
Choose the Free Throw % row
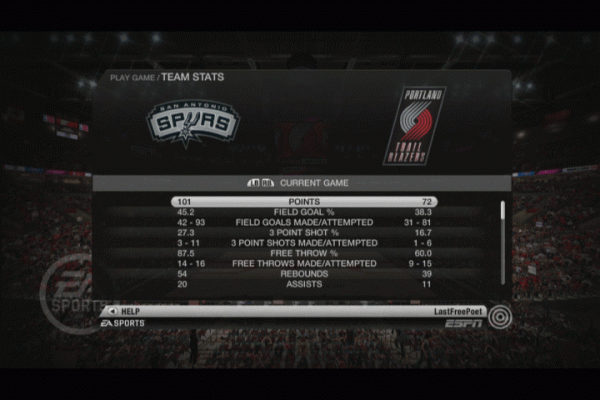pos(303,254)
